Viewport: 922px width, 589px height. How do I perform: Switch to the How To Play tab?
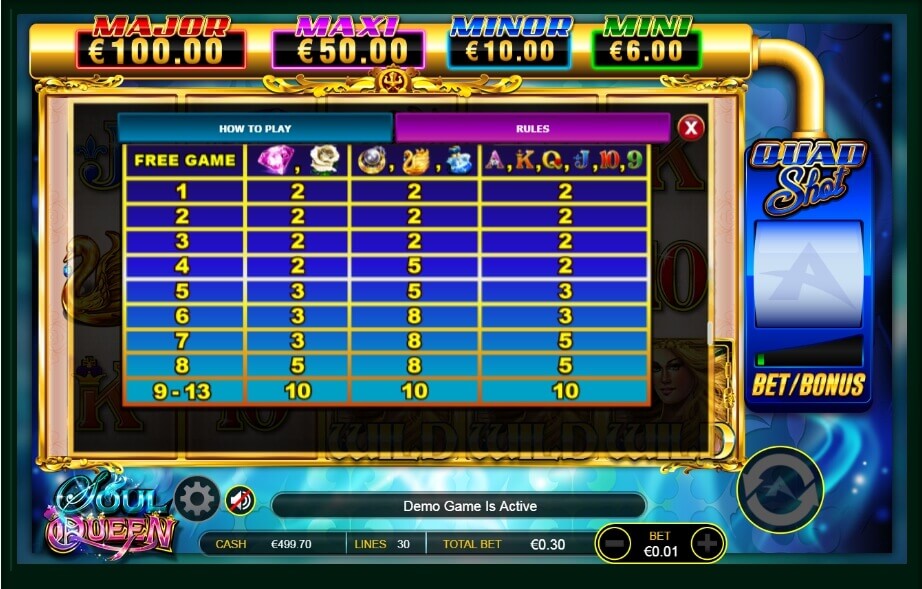click(254, 128)
